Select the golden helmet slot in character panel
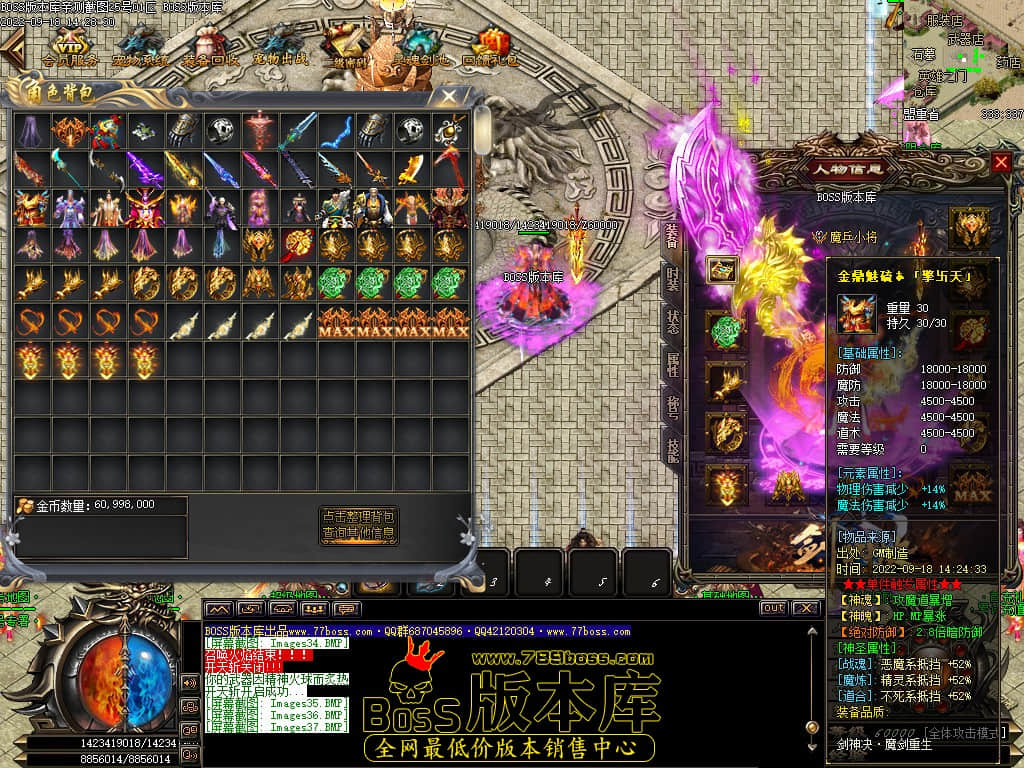The width and height of the screenshot is (1024, 768). coord(968,224)
